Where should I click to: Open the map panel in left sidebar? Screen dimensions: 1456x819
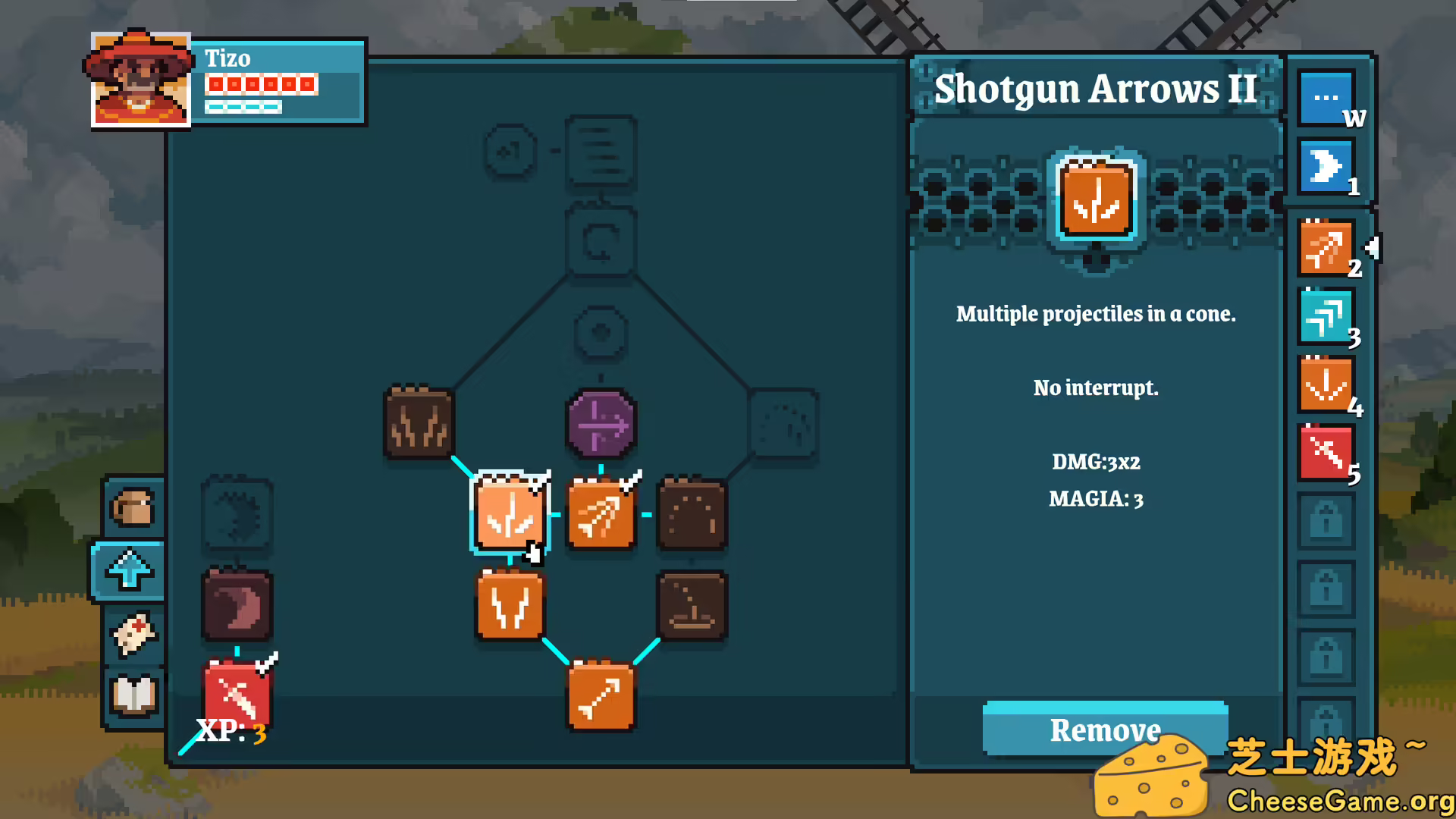(x=133, y=637)
